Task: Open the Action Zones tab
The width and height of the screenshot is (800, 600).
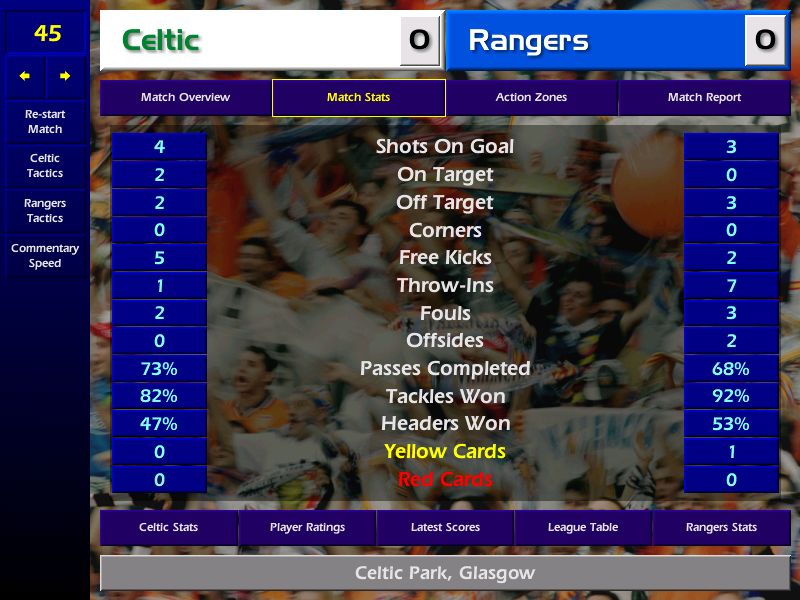Action: tap(531, 98)
